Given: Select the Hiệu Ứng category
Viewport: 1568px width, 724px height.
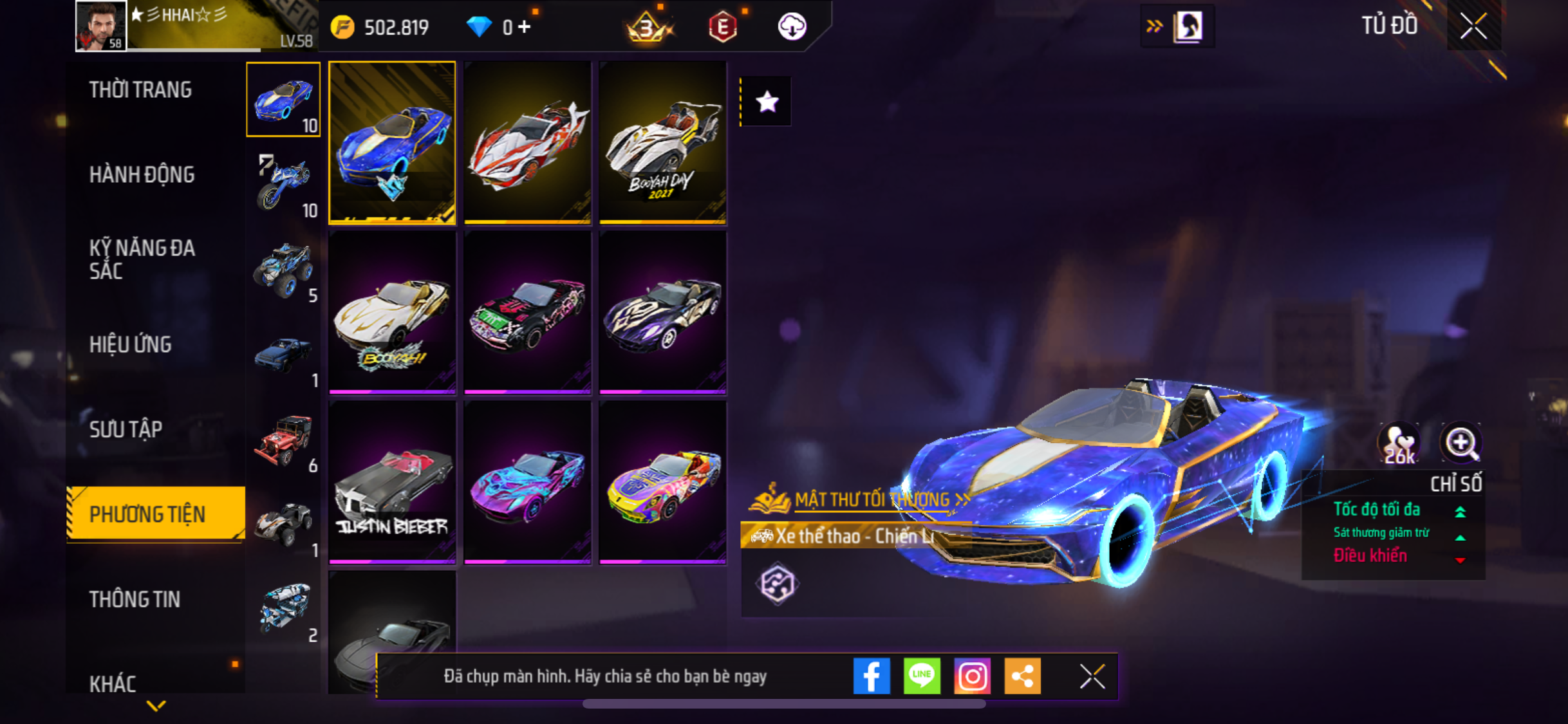Looking at the screenshot, I should [131, 344].
